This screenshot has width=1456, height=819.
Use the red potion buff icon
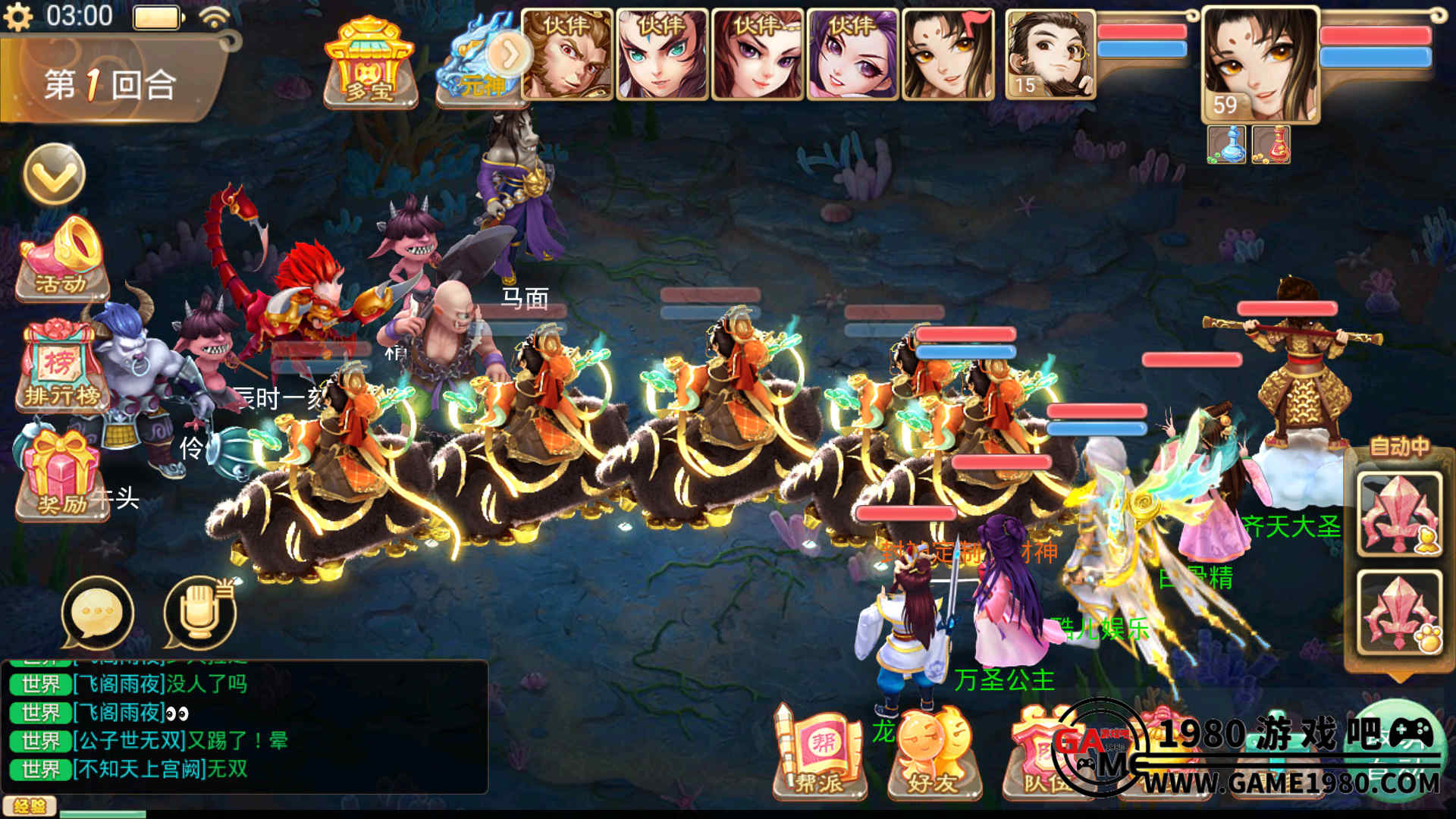tap(1272, 144)
